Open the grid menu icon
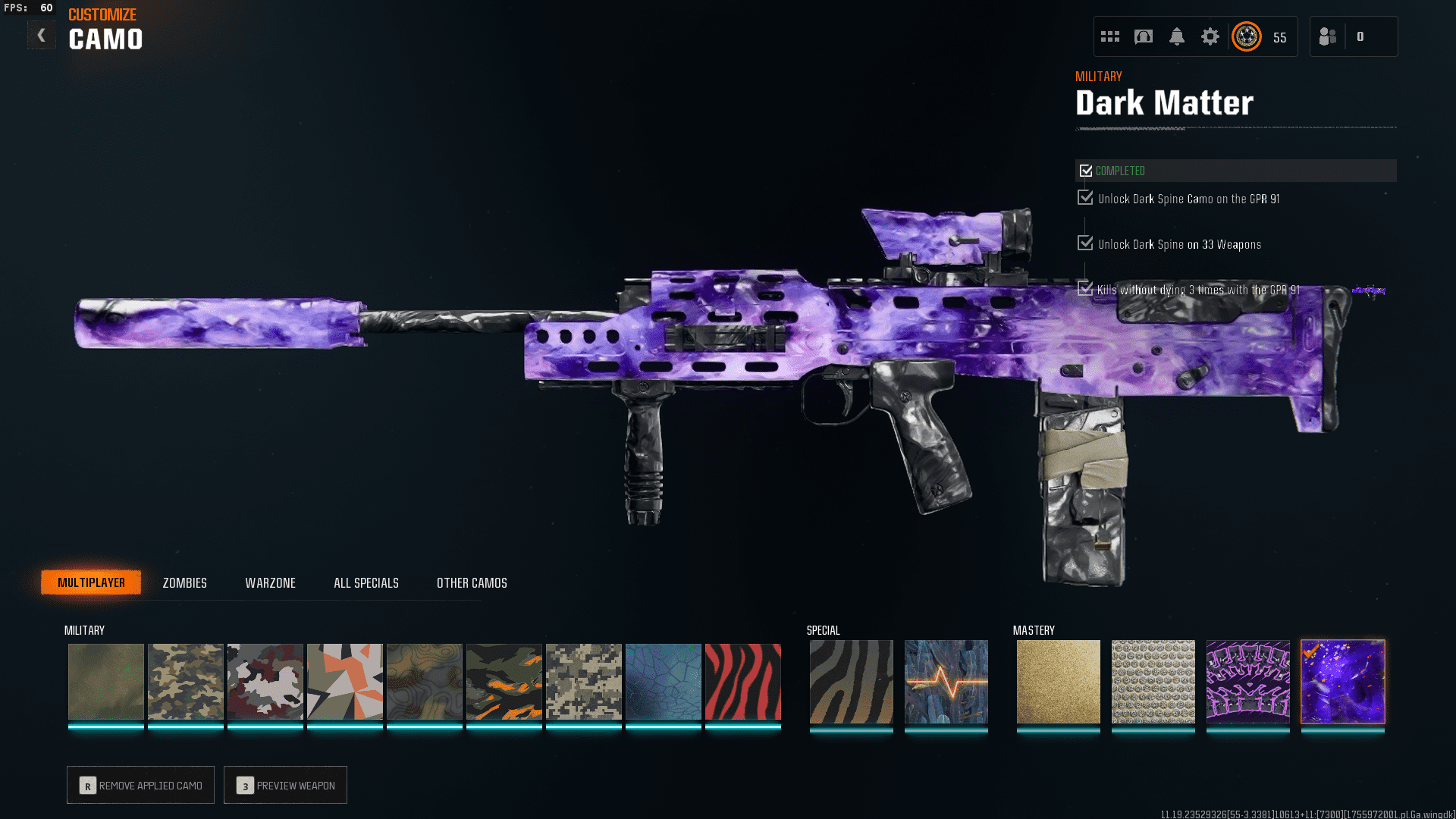The image size is (1456, 819). pyautogui.click(x=1109, y=36)
